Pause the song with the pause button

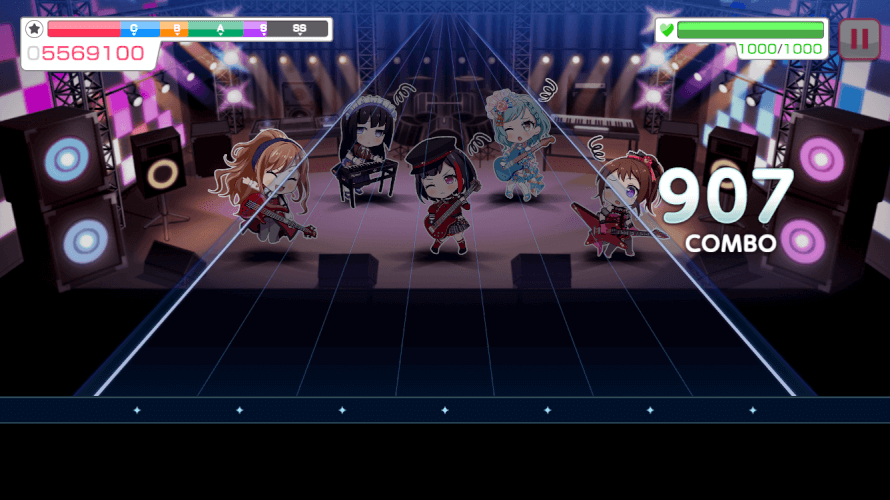coord(859,39)
